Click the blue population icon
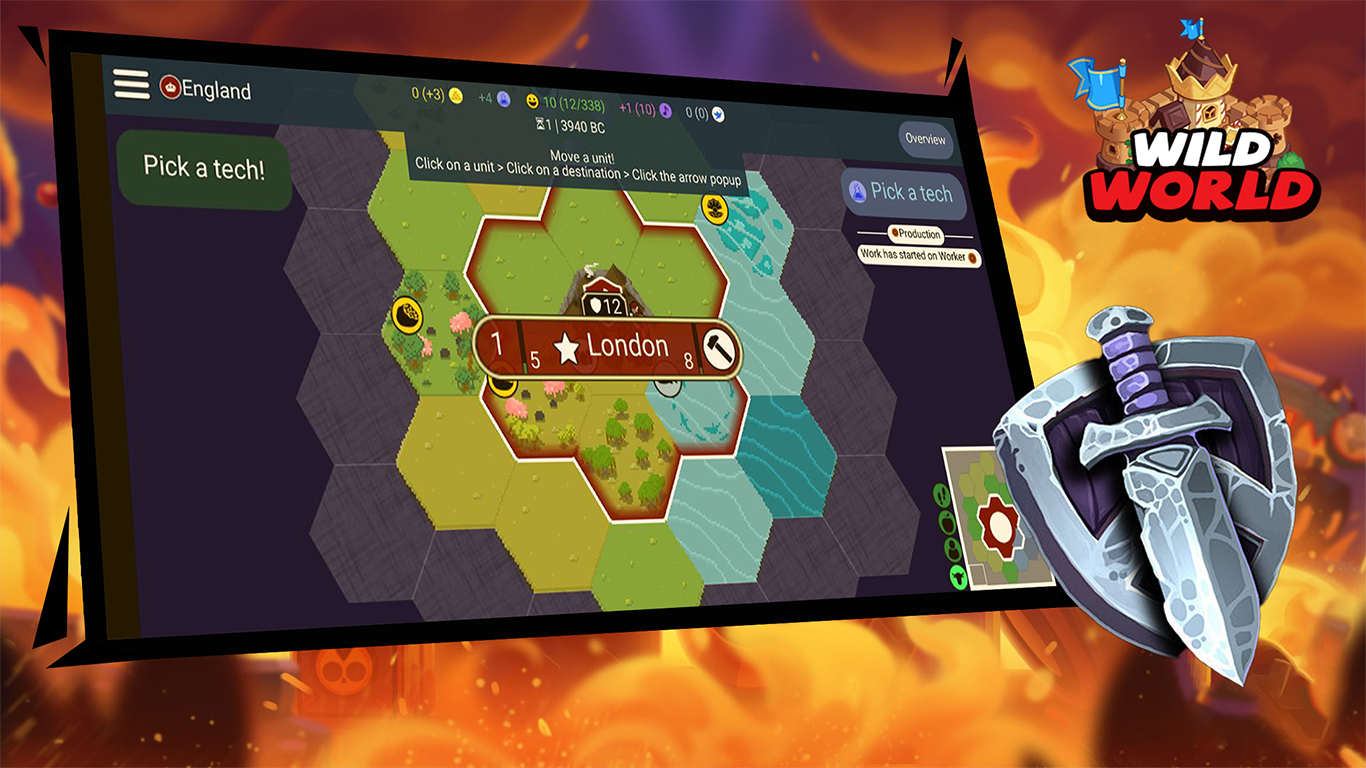The height and width of the screenshot is (768, 1366). tap(505, 100)
